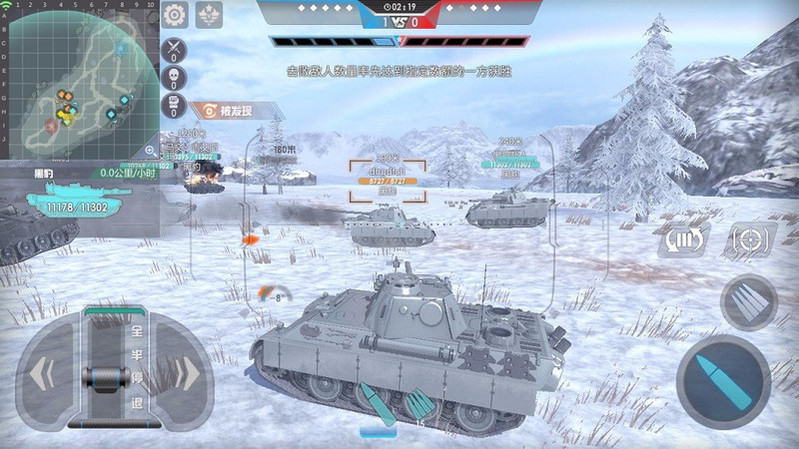Tap the skull kill counter icon

coord(174,77)
